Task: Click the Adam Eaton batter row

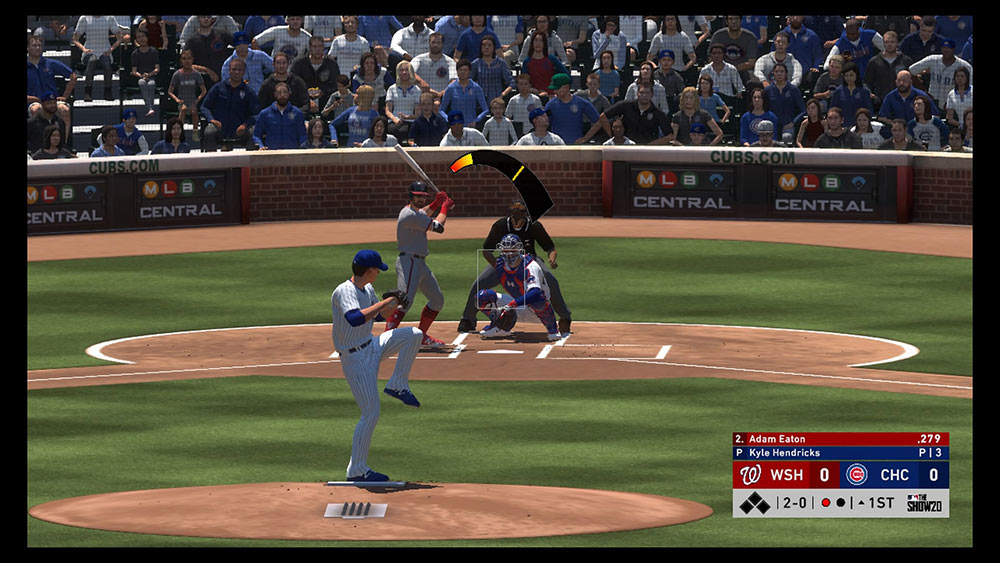Action: 840,439
